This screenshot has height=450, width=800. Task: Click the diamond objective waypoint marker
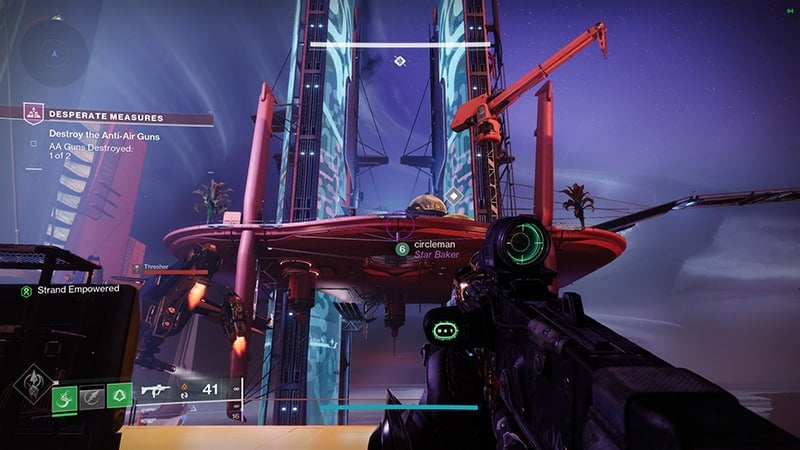[453, 197]
